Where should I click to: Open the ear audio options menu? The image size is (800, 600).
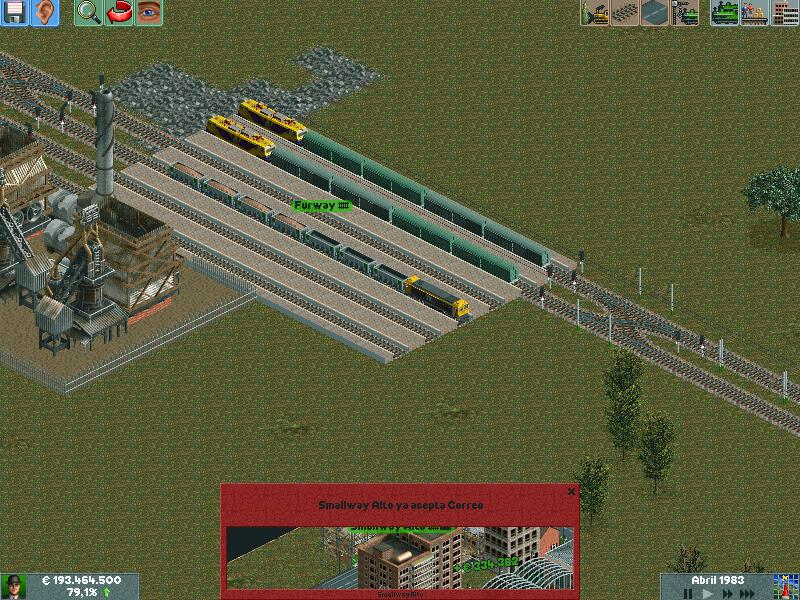tap(45, 13)
